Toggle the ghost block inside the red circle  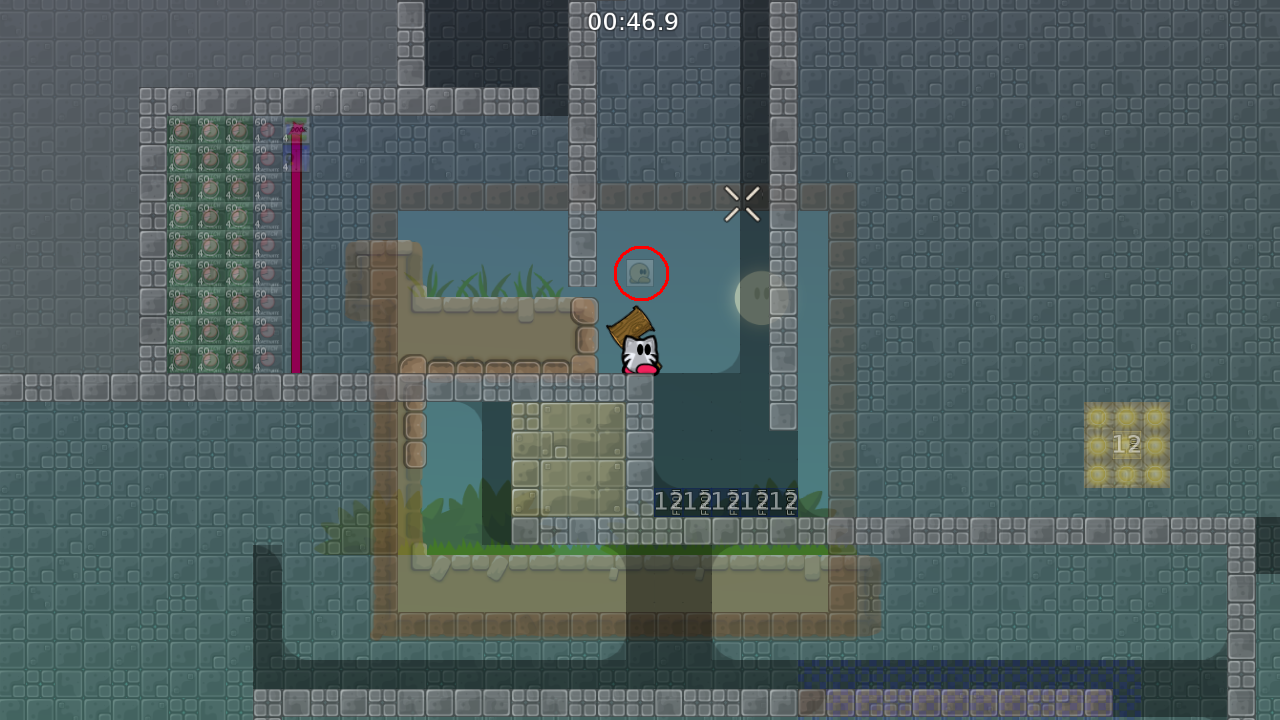(640, 272)
